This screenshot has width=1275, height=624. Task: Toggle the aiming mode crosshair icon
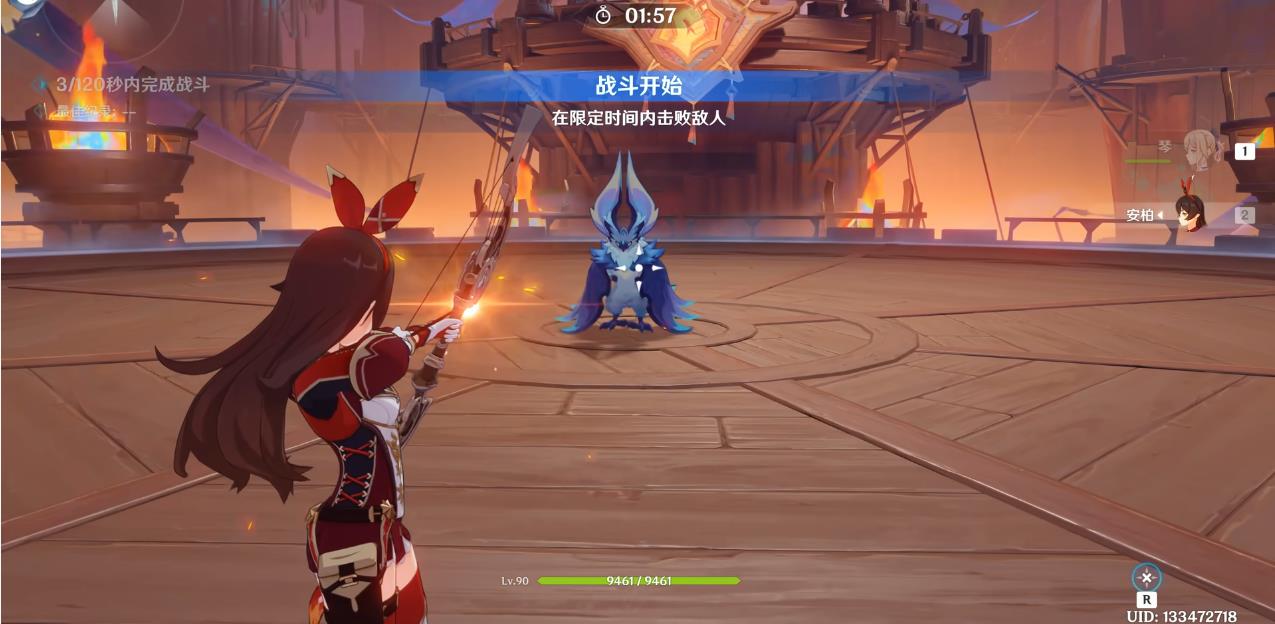click(1146, 577)
